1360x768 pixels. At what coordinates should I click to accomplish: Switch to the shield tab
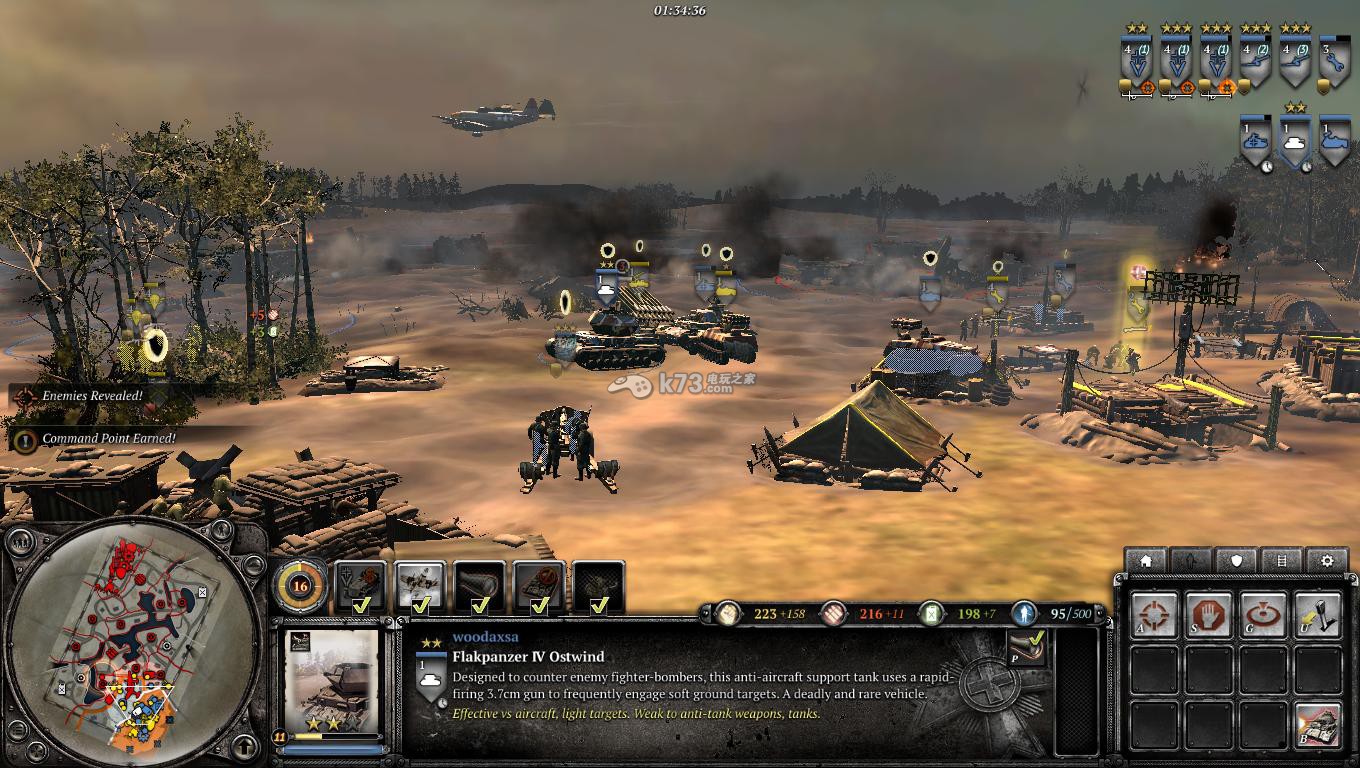click(1236, 561)
